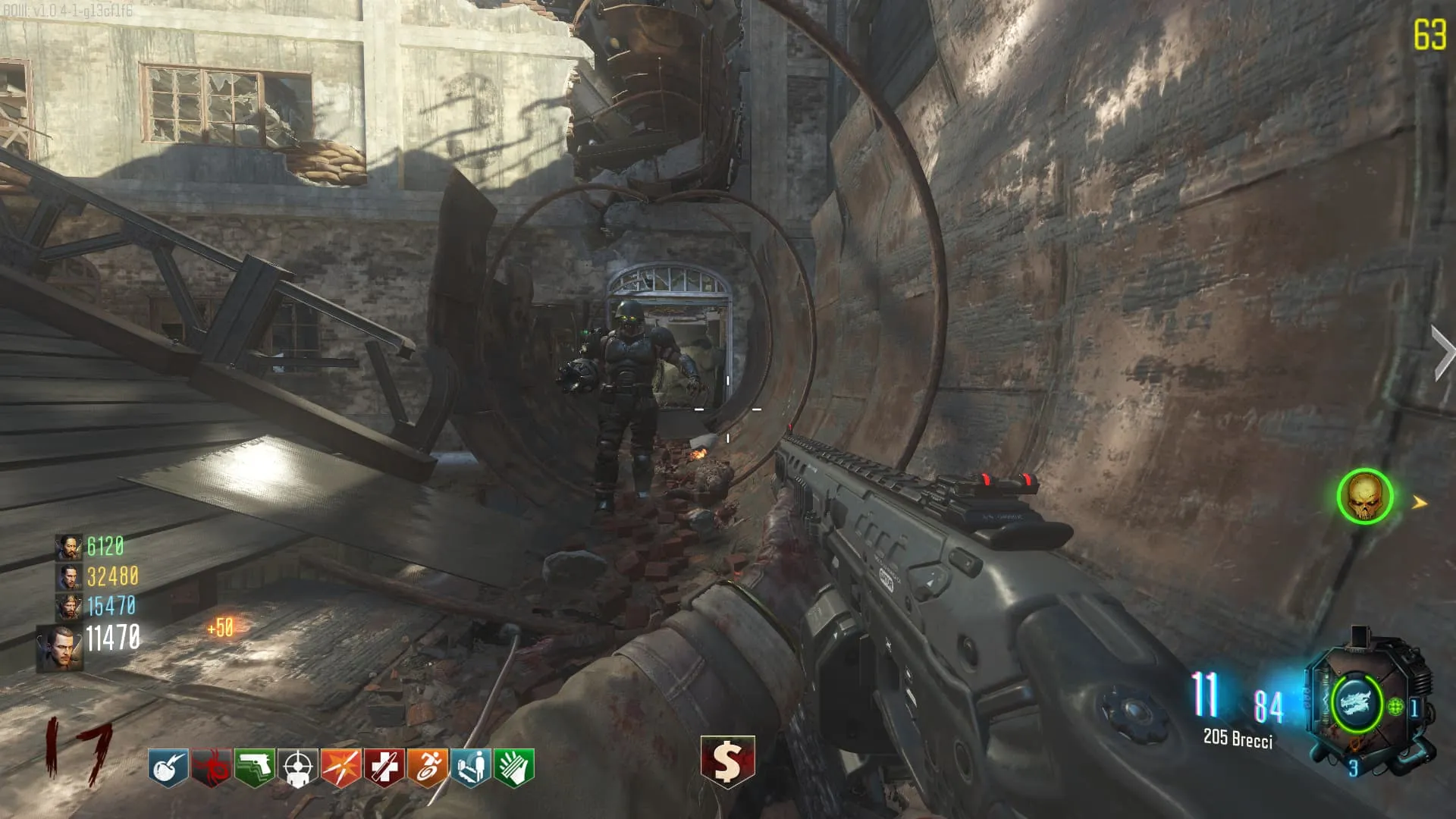Select the player portrait beside score 6120
Screen dimensions: 1456x819
pyautogui.click(x=69, y=547)
